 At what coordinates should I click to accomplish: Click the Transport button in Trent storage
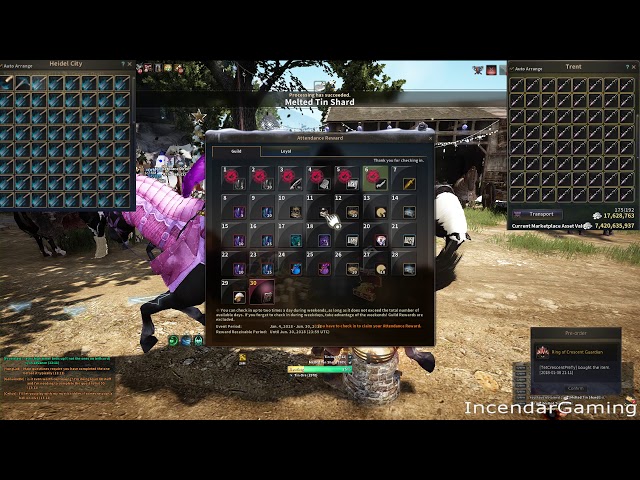click(538, 214)
